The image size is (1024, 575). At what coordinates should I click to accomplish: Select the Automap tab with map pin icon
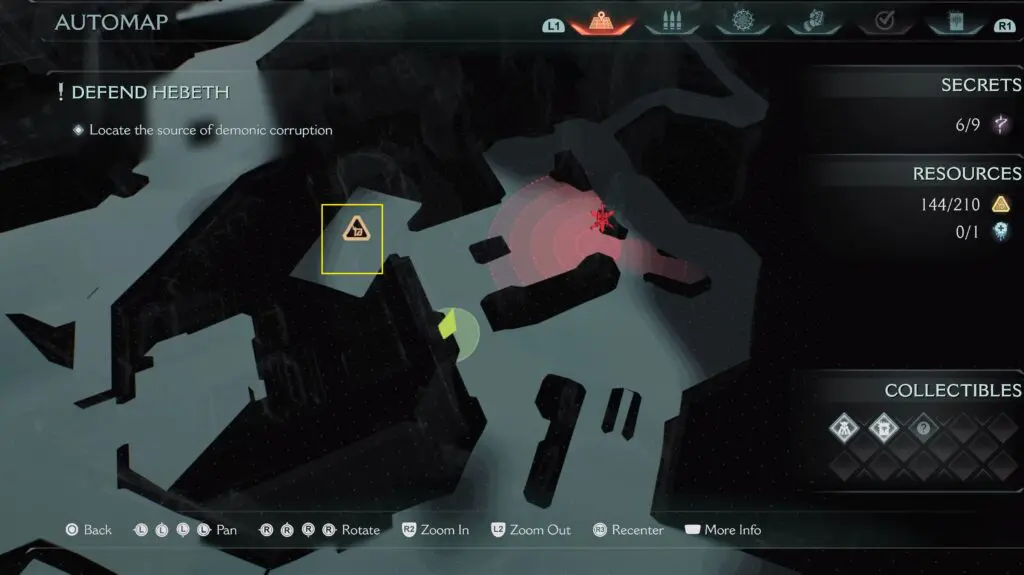pos(603,22)
